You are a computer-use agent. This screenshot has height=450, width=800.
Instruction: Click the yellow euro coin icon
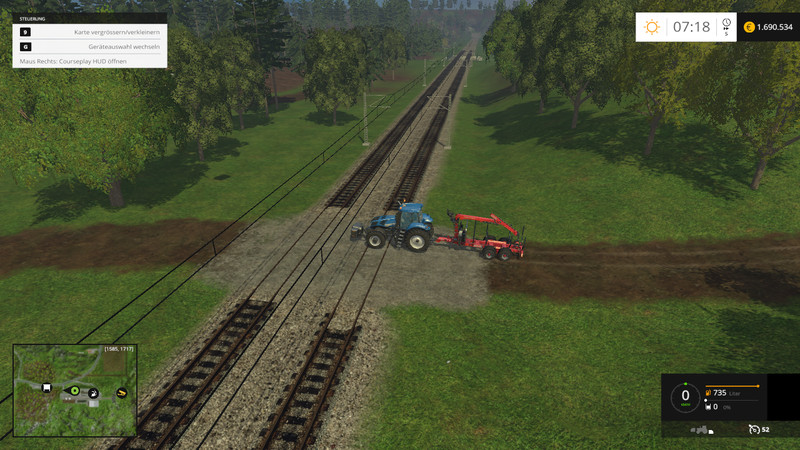pyautogui.click(x=749, y=27)
